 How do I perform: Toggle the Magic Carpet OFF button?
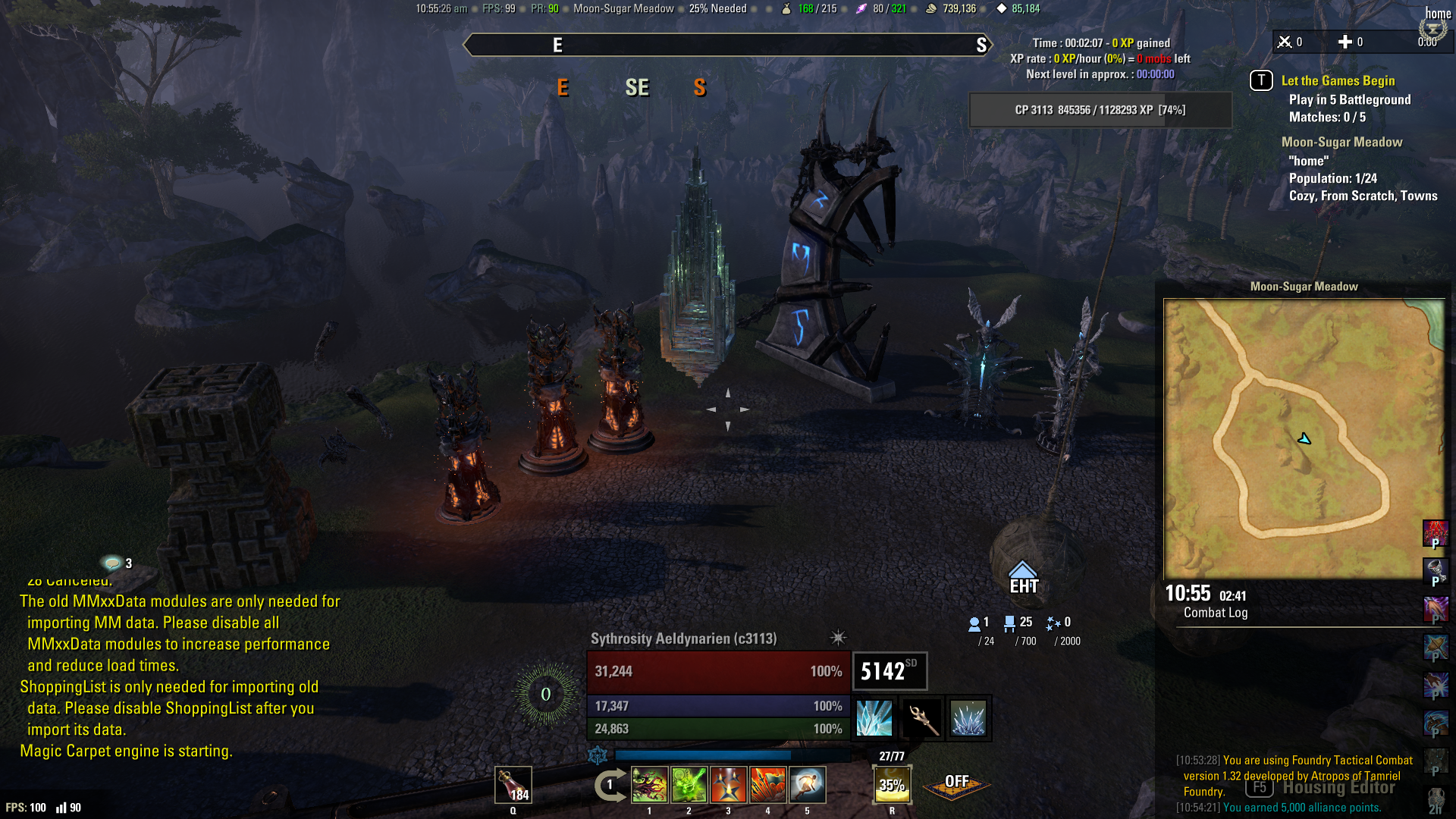[956, 783]
